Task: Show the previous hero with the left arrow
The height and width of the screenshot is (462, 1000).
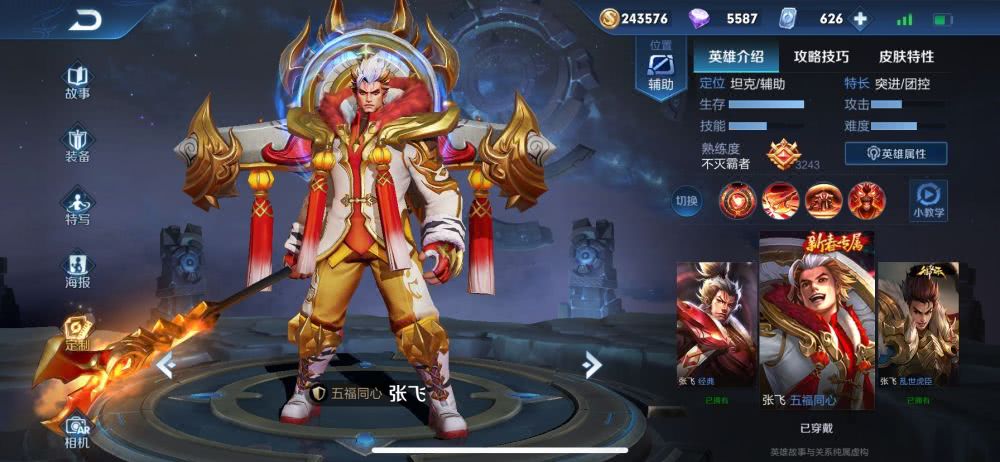Action: [x=166, y=367]
